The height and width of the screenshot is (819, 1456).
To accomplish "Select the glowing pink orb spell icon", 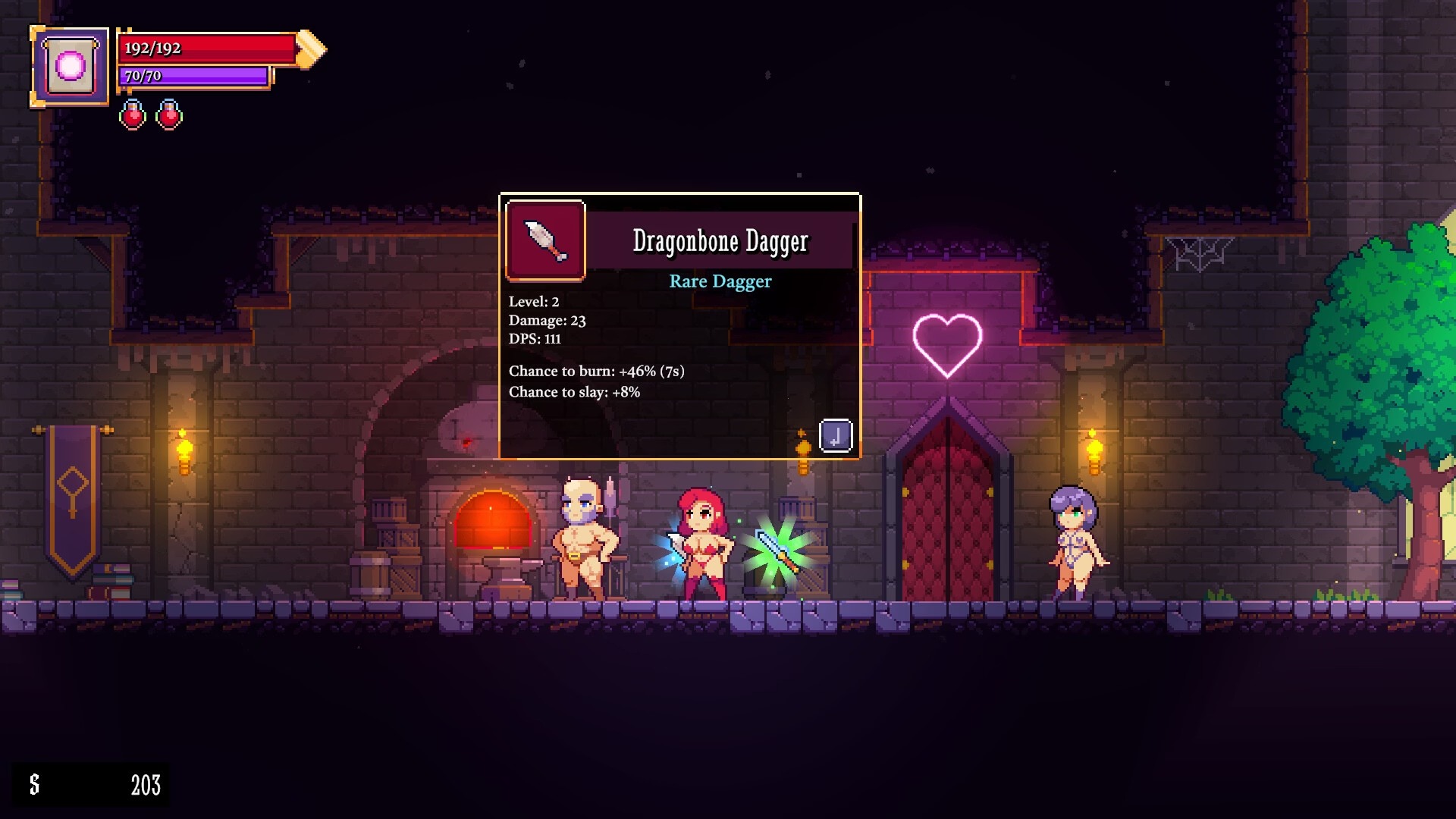I will pyautogui.click(x=70, y=67).
